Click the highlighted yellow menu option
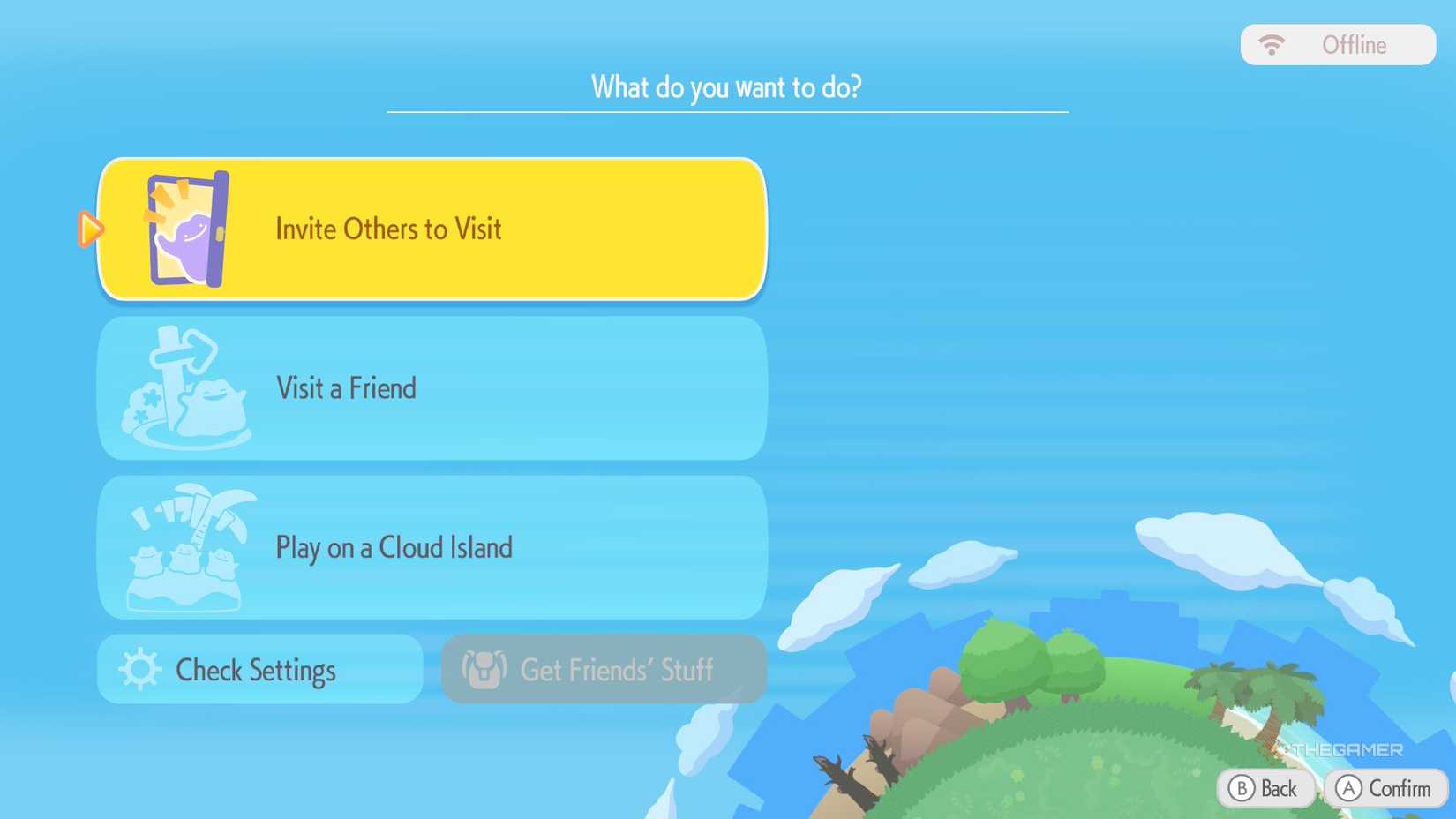 (432, 229)
